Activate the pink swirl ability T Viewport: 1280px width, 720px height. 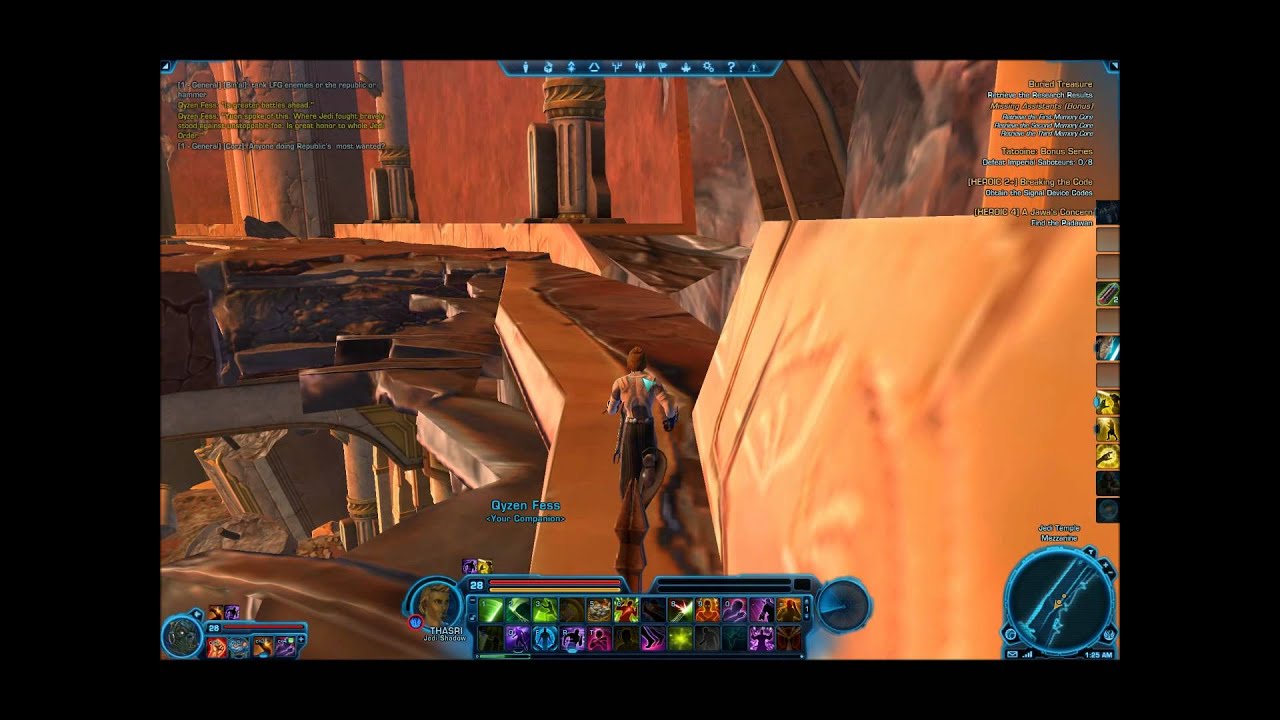(x=599, y=638)
